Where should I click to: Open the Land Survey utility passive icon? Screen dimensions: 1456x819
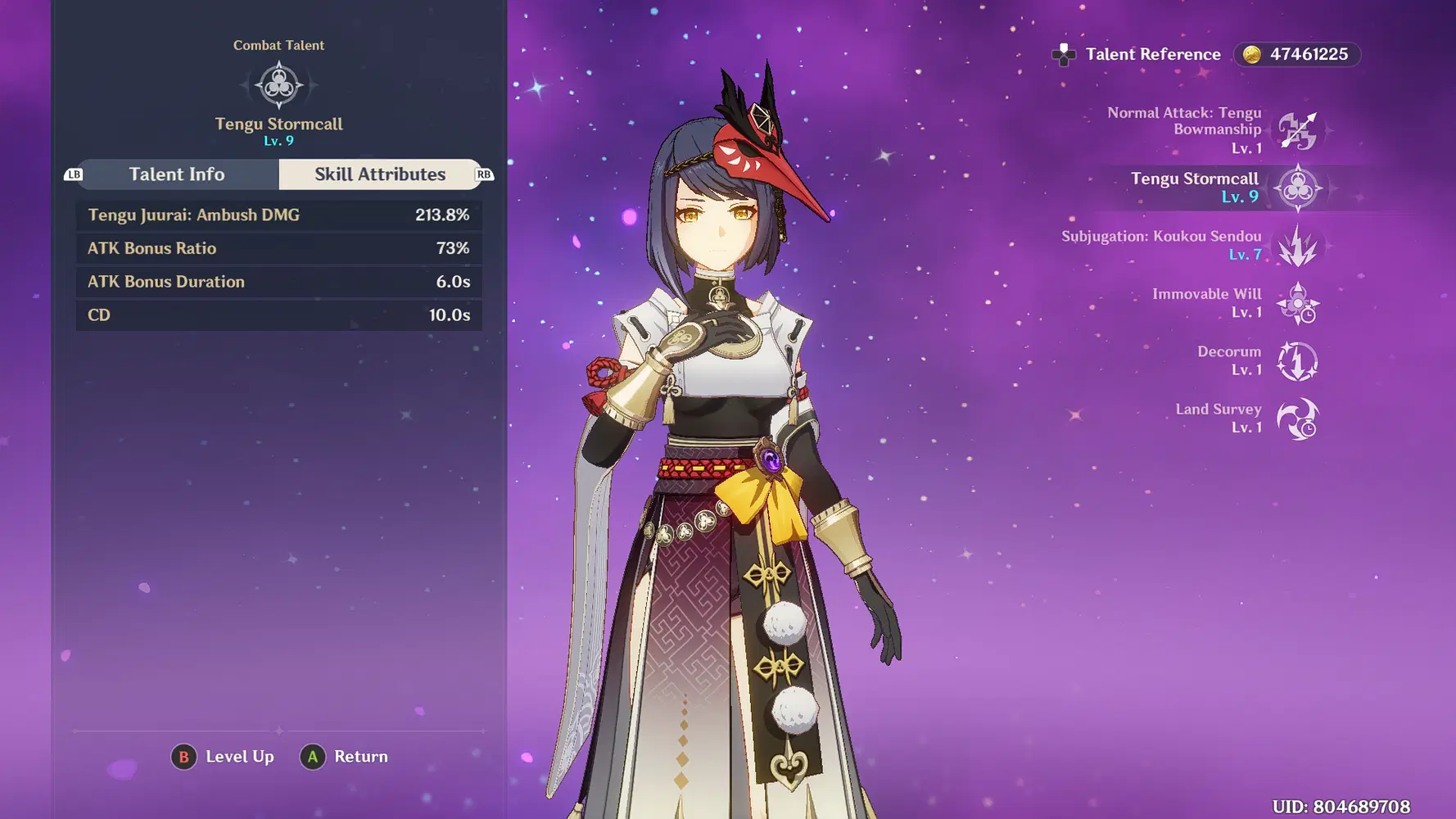[x=1298, y=418]
